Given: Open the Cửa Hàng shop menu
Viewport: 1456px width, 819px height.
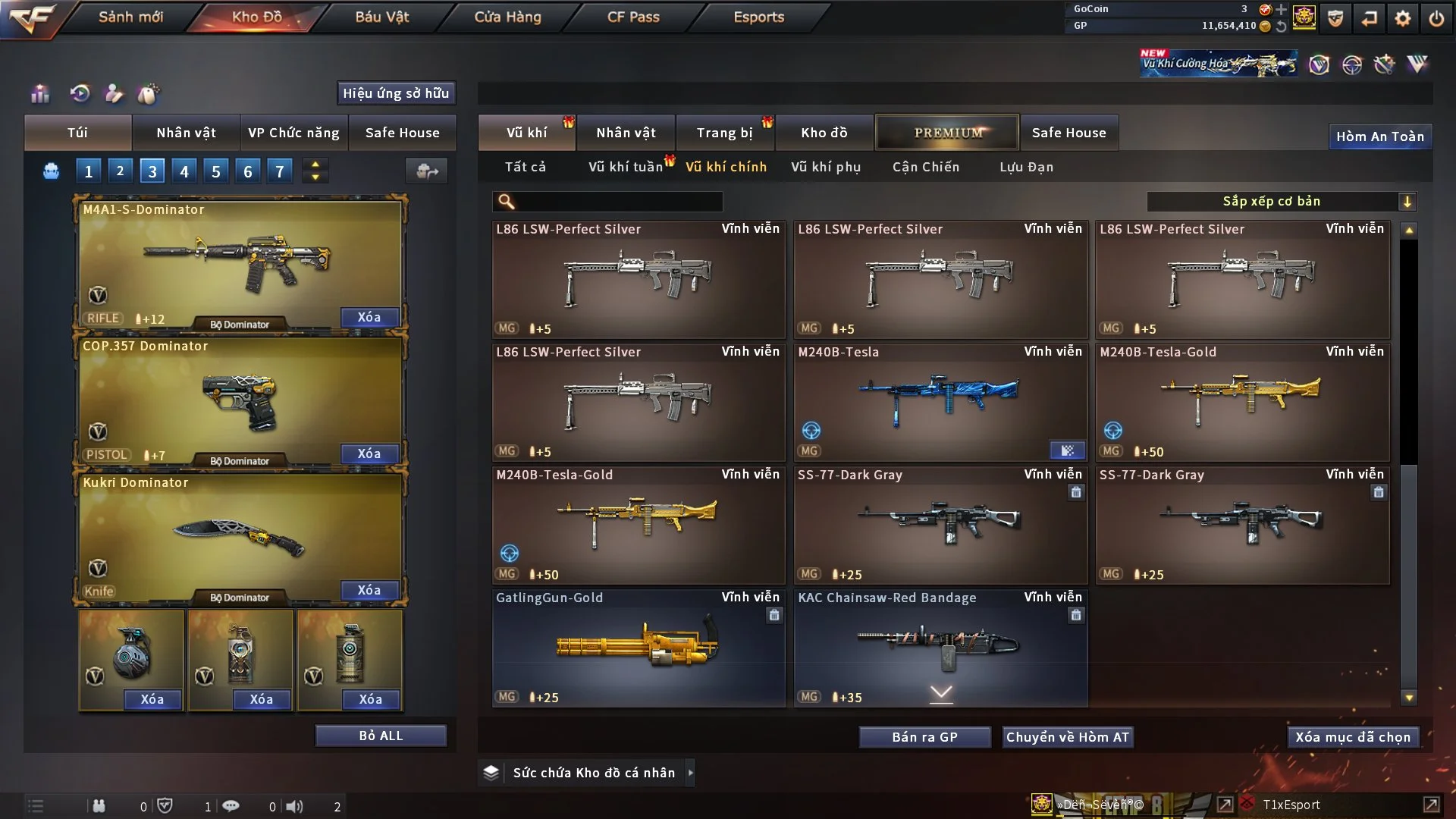Looking at the screenshot, I should (507, 17).
